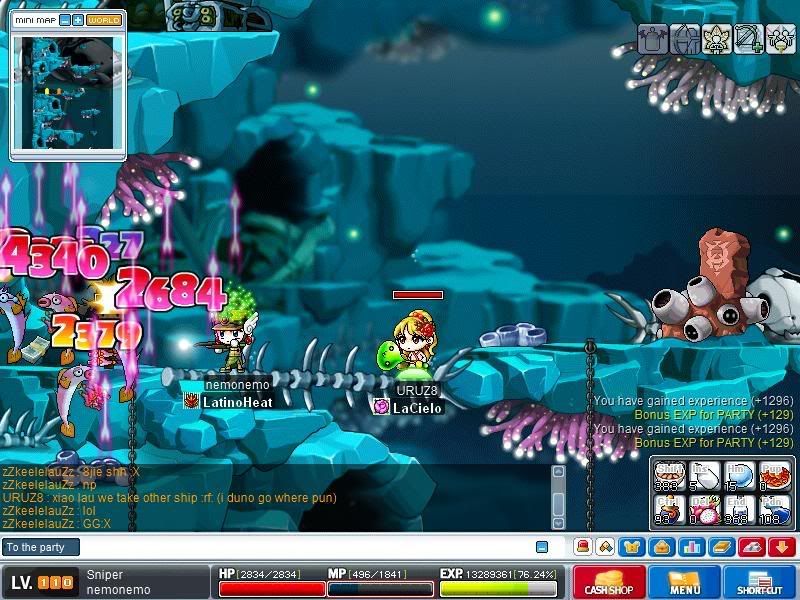The image size is (800, 600).
Task: Open the stats bar chart icon
Action: (x=690, y=547)
